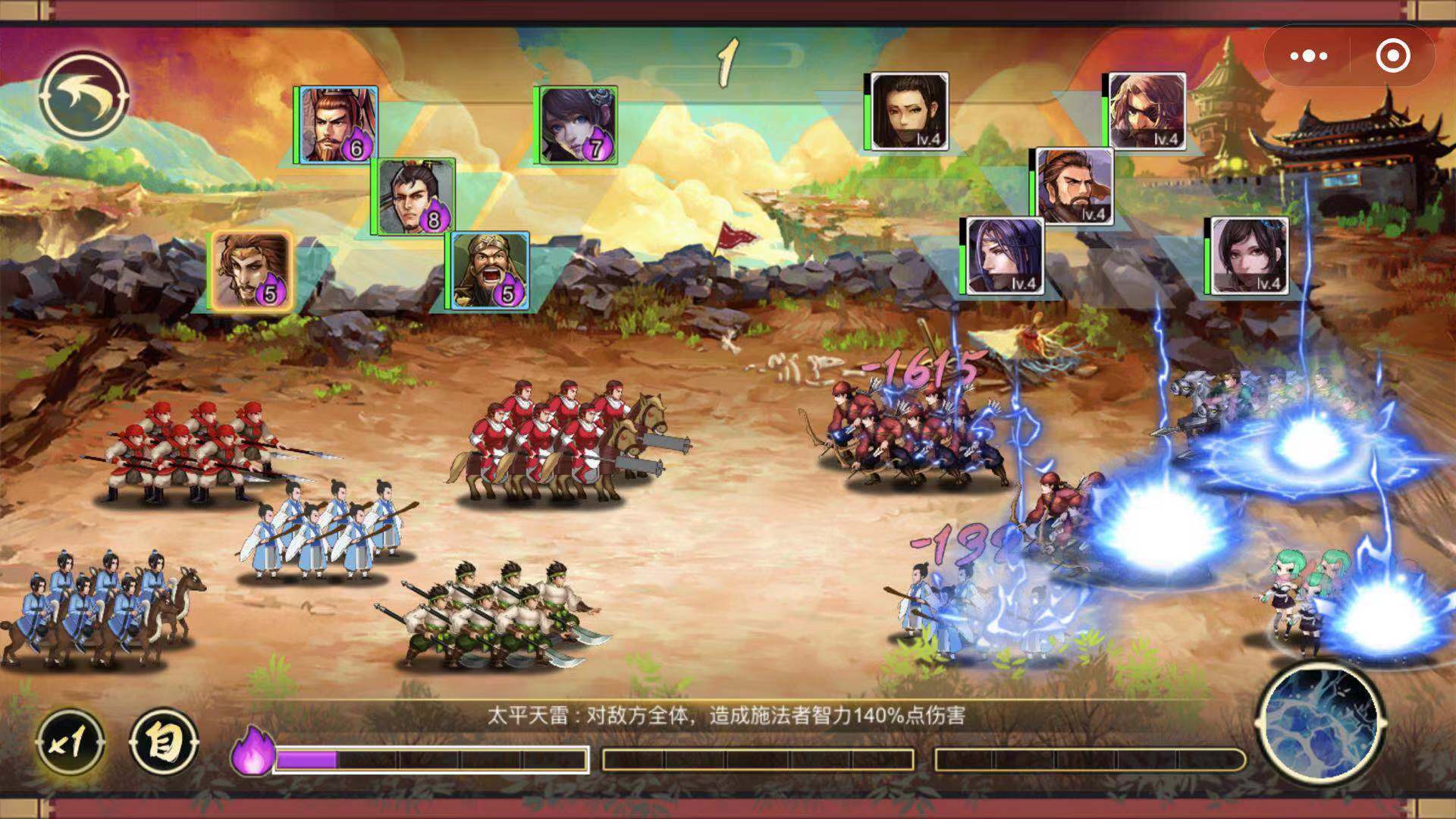Select the female hero portrait with 7

pyautogui.click(x=578, y=124)
